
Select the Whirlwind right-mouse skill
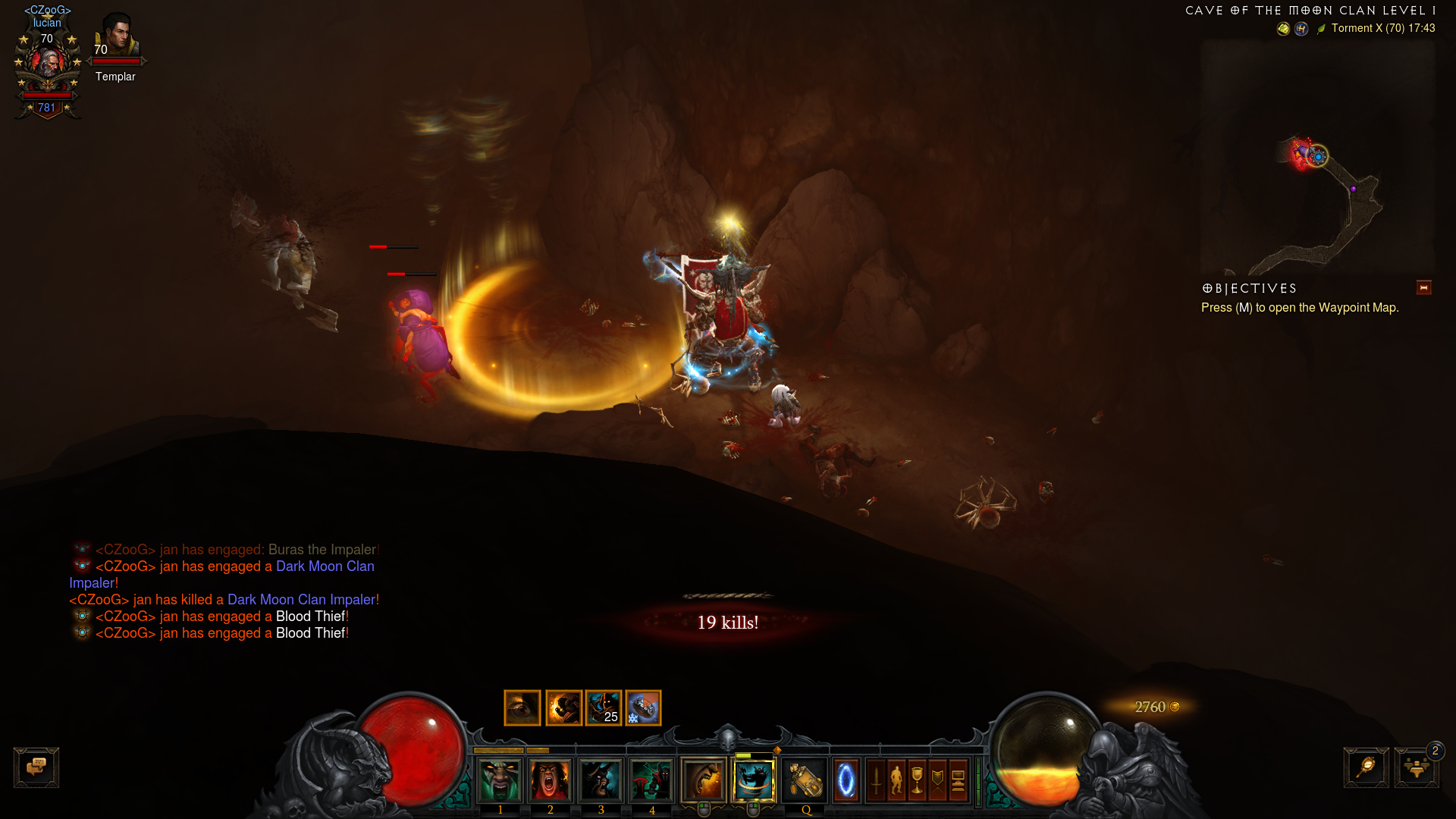(754, 780)
